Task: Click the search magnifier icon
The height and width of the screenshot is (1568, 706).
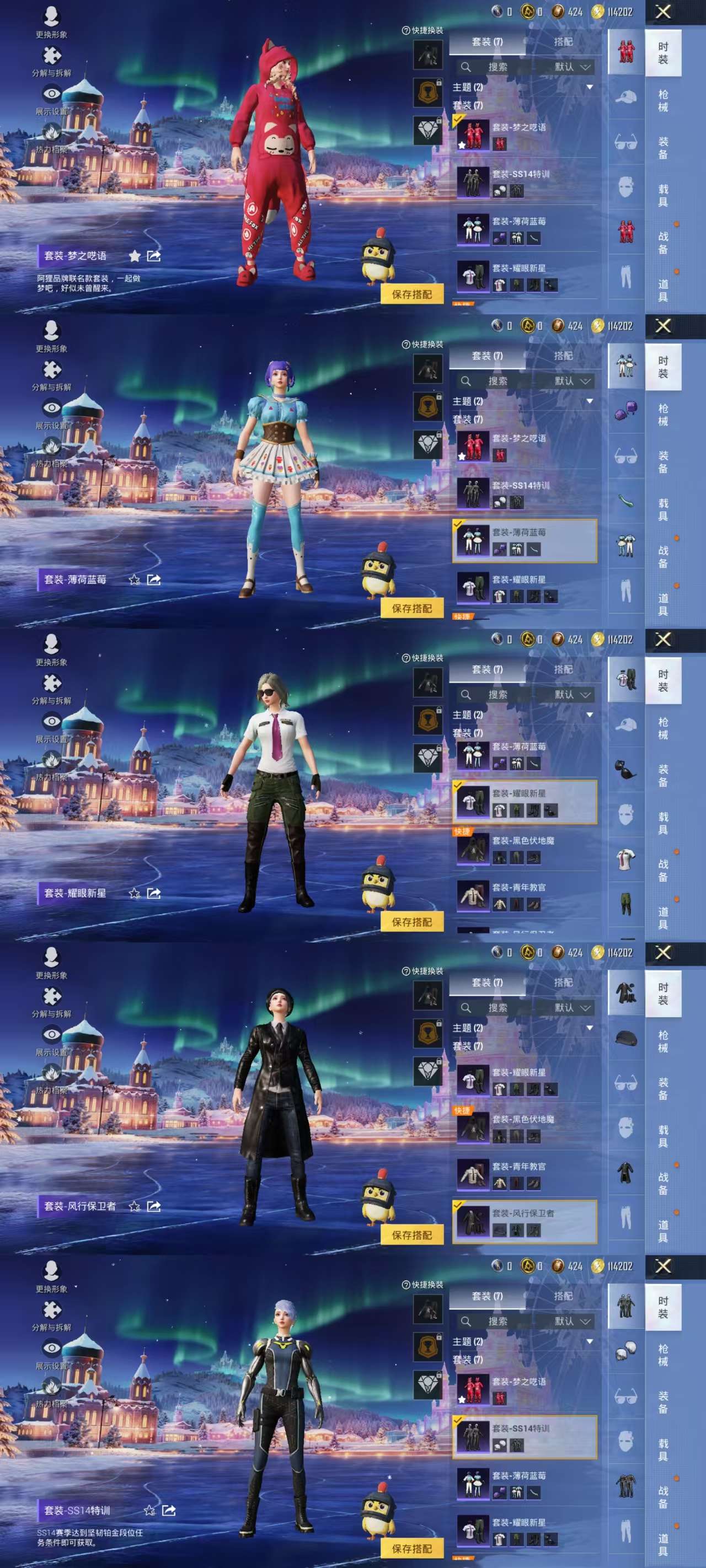Action: click(465, 68)
